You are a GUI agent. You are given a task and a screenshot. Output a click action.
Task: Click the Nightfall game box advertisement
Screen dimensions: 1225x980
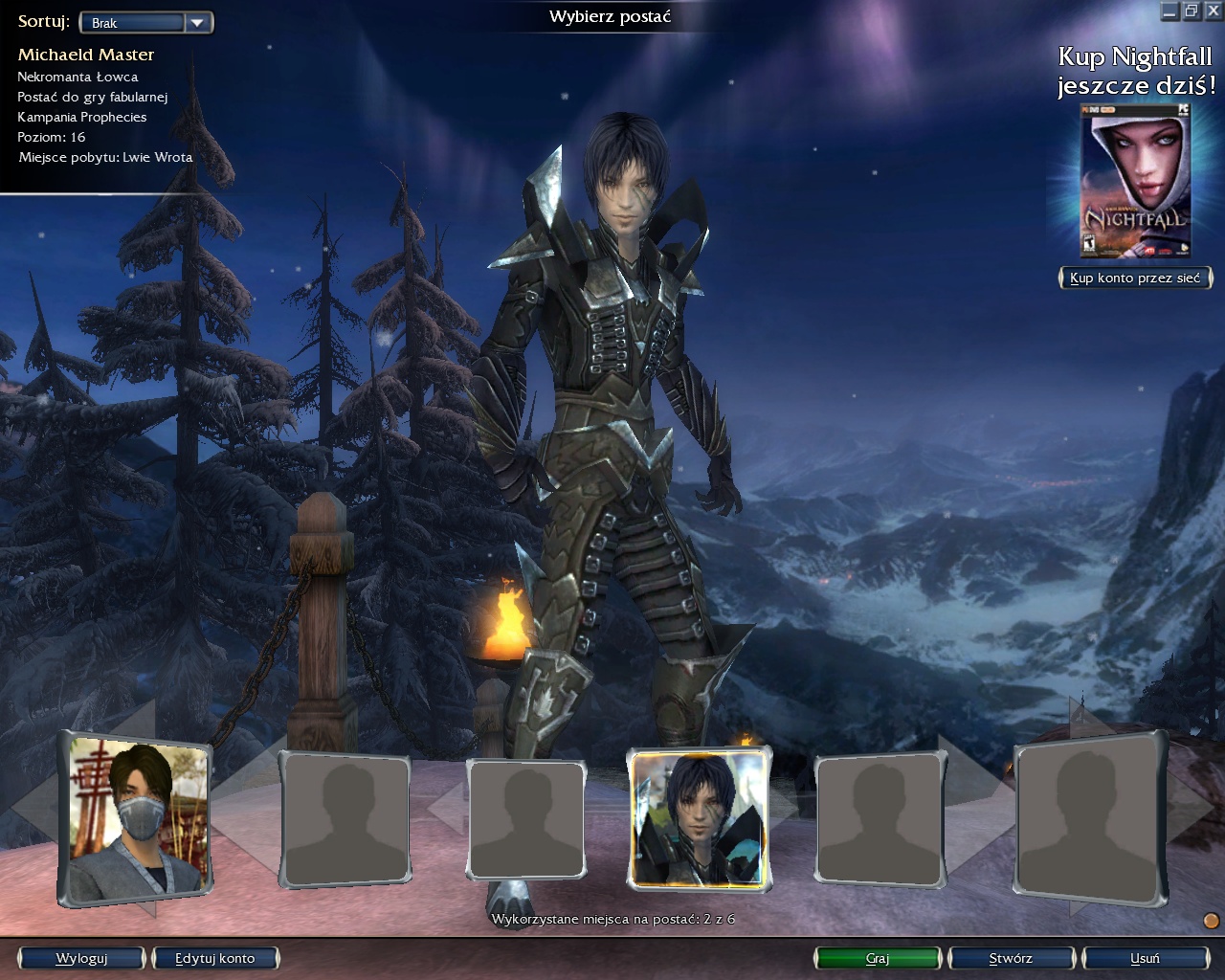coord(1136,183)
